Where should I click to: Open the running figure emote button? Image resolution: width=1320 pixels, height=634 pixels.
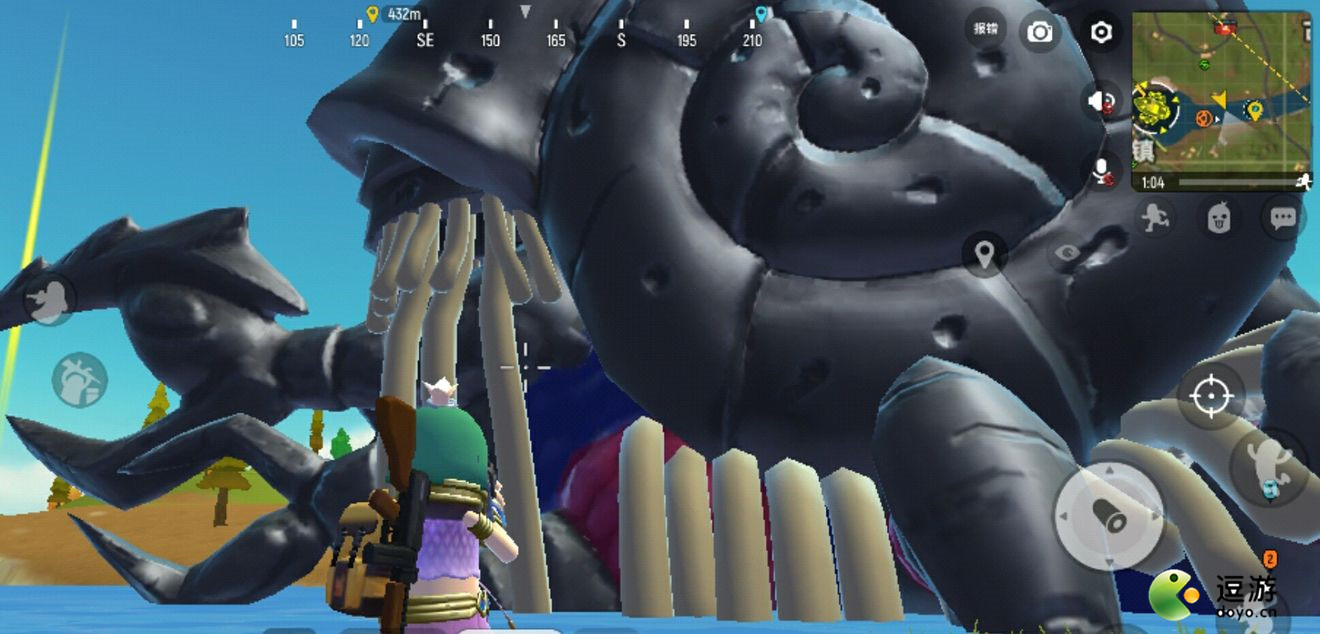1156,216
